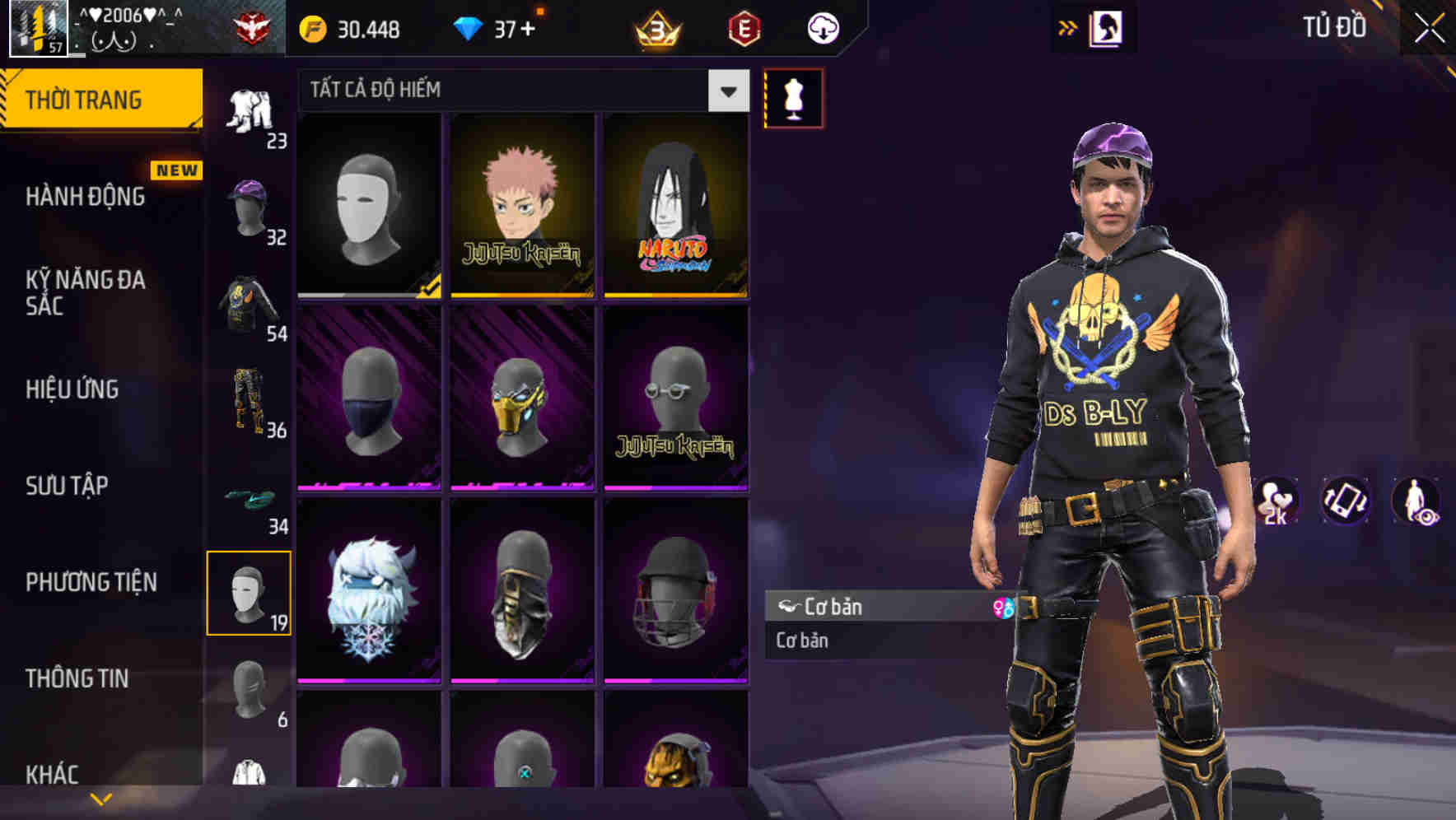This screenshot has height=820, width=1456.
Task: Click the double-arrow outfit shortcut icon
Action: coord(1068,27)
